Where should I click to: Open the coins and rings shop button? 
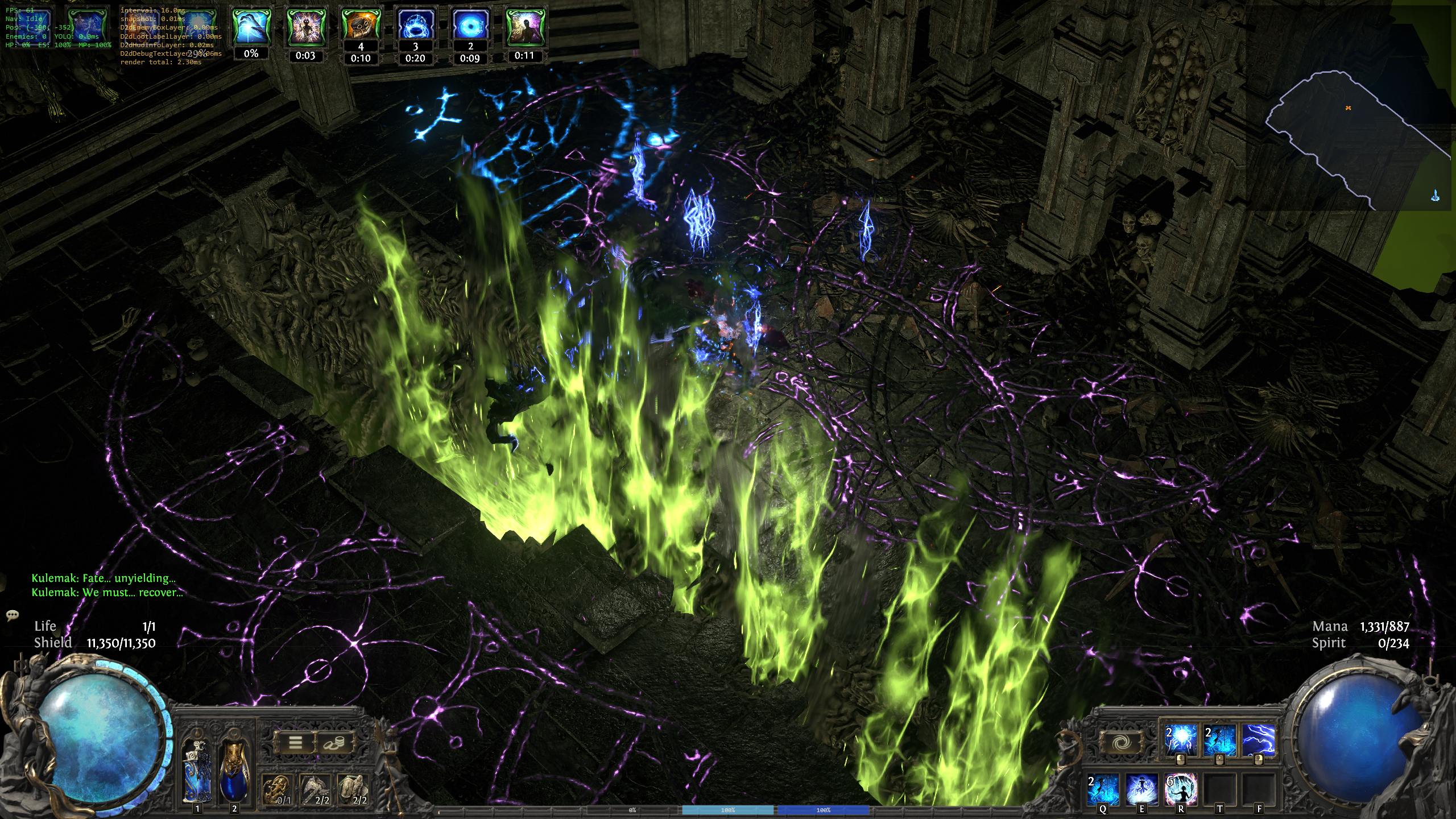coord(333,742)
